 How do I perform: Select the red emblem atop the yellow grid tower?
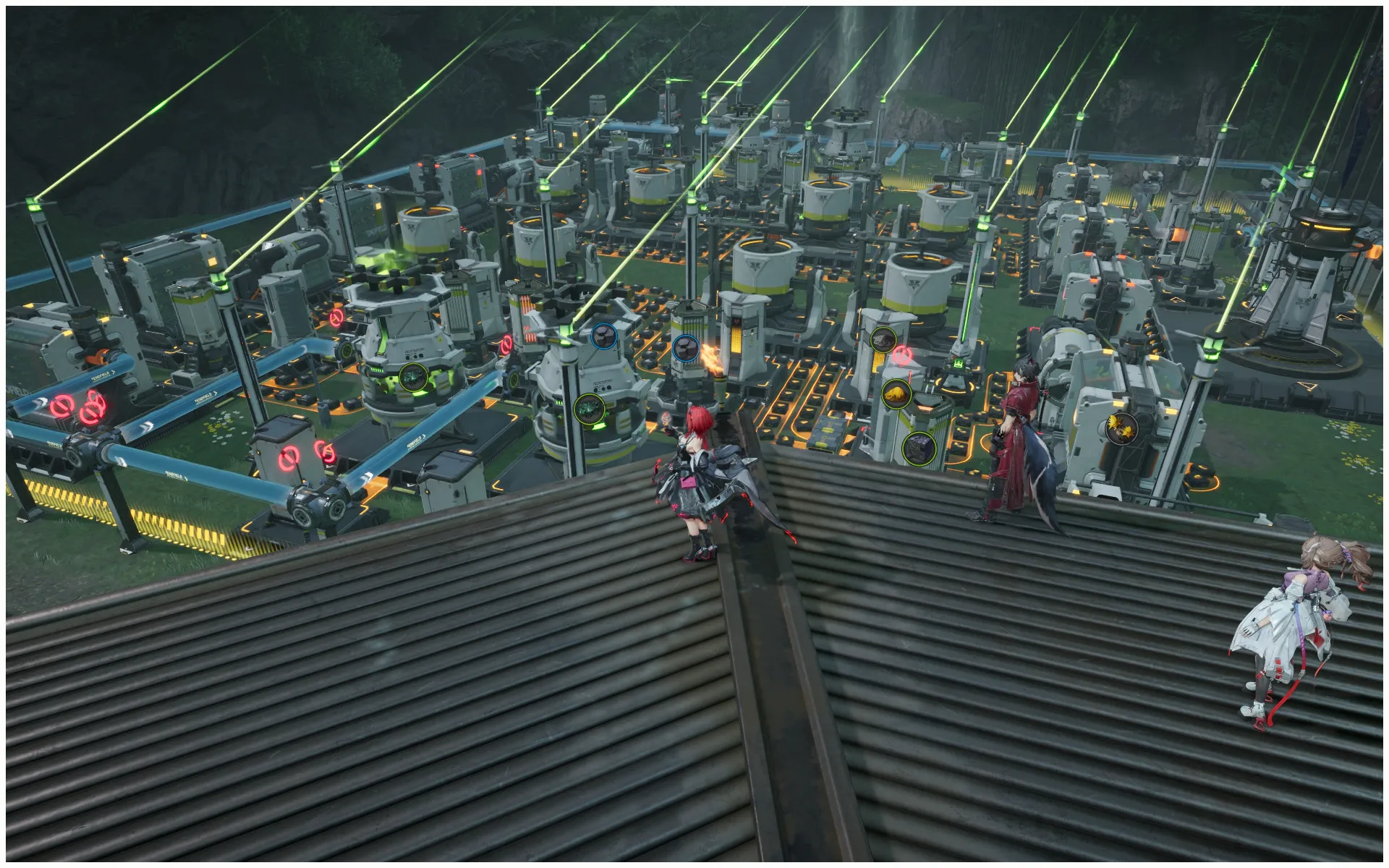point(736,321)
